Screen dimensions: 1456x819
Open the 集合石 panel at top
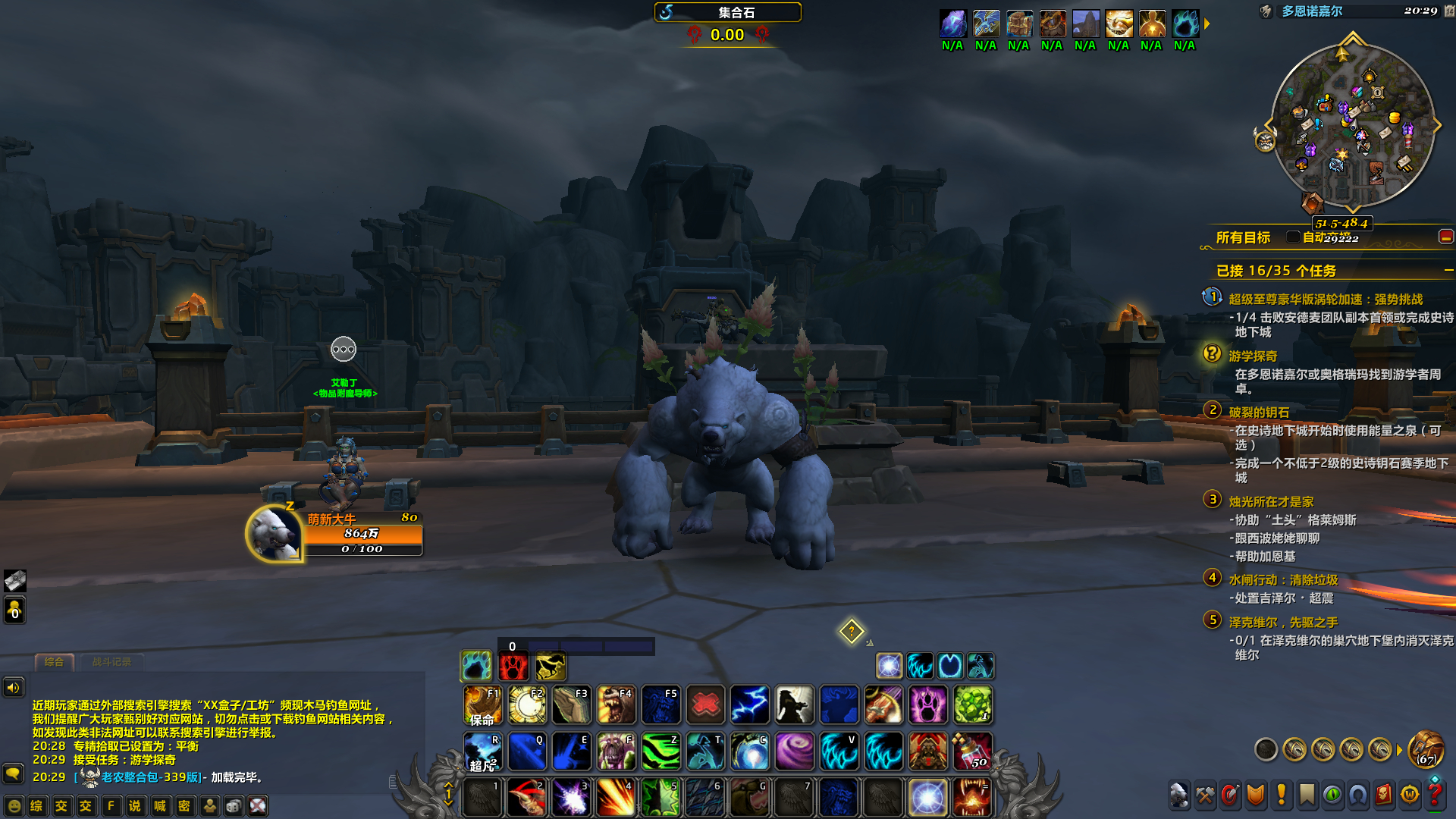point(727,12)
